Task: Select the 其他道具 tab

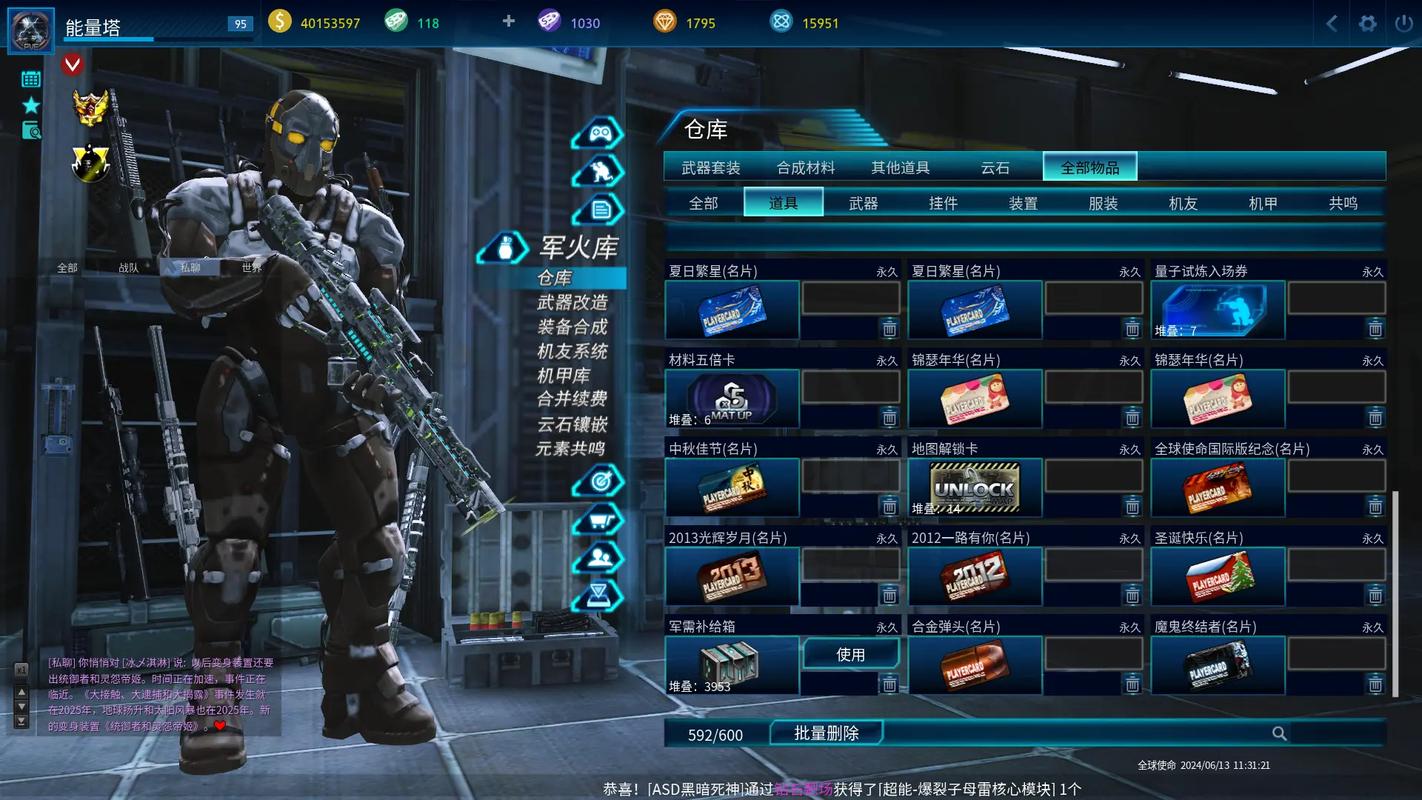Action: (900, 167)
